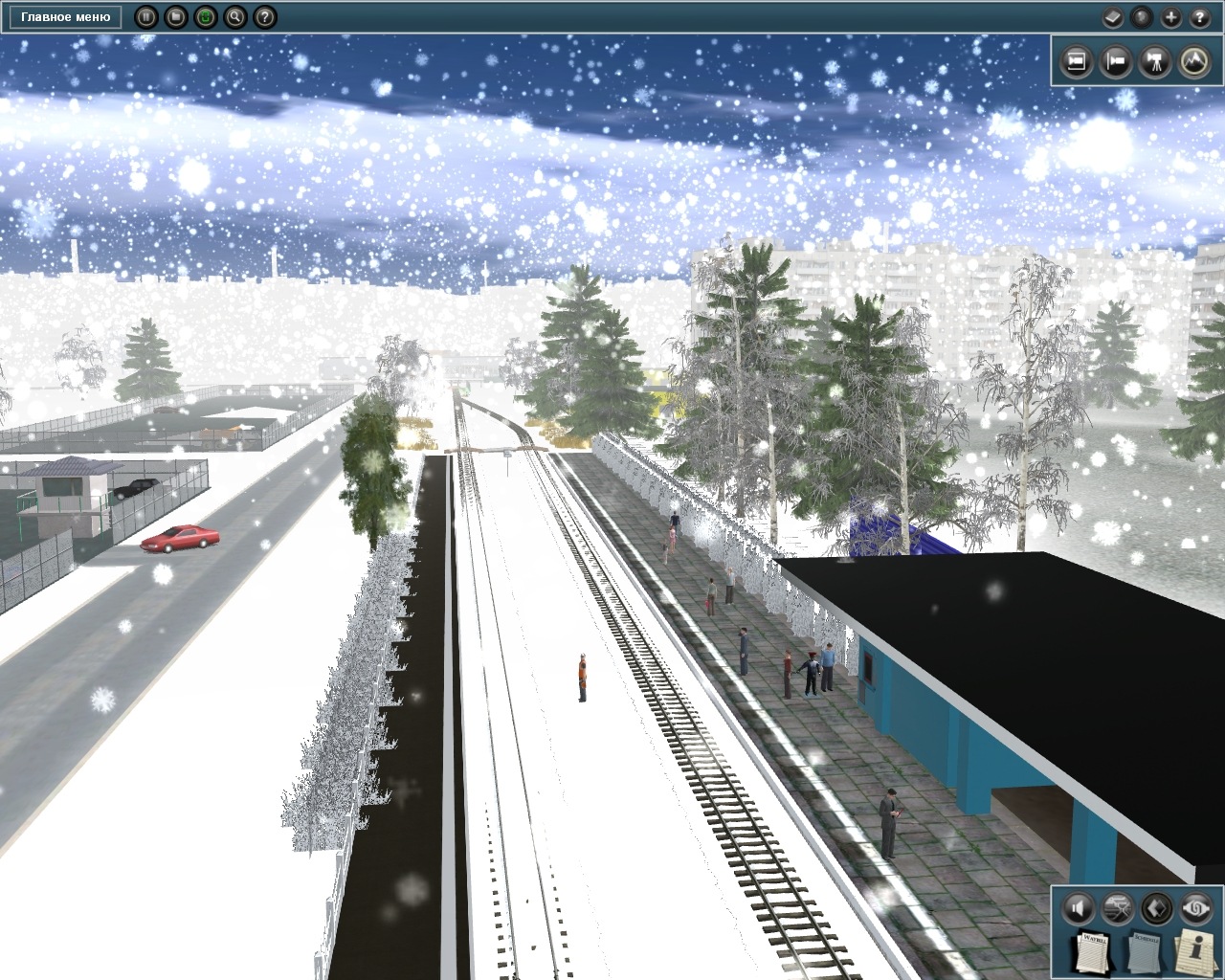Click the dim round globe icon
Viewport: 1225px width, 980px height.
1141,16
